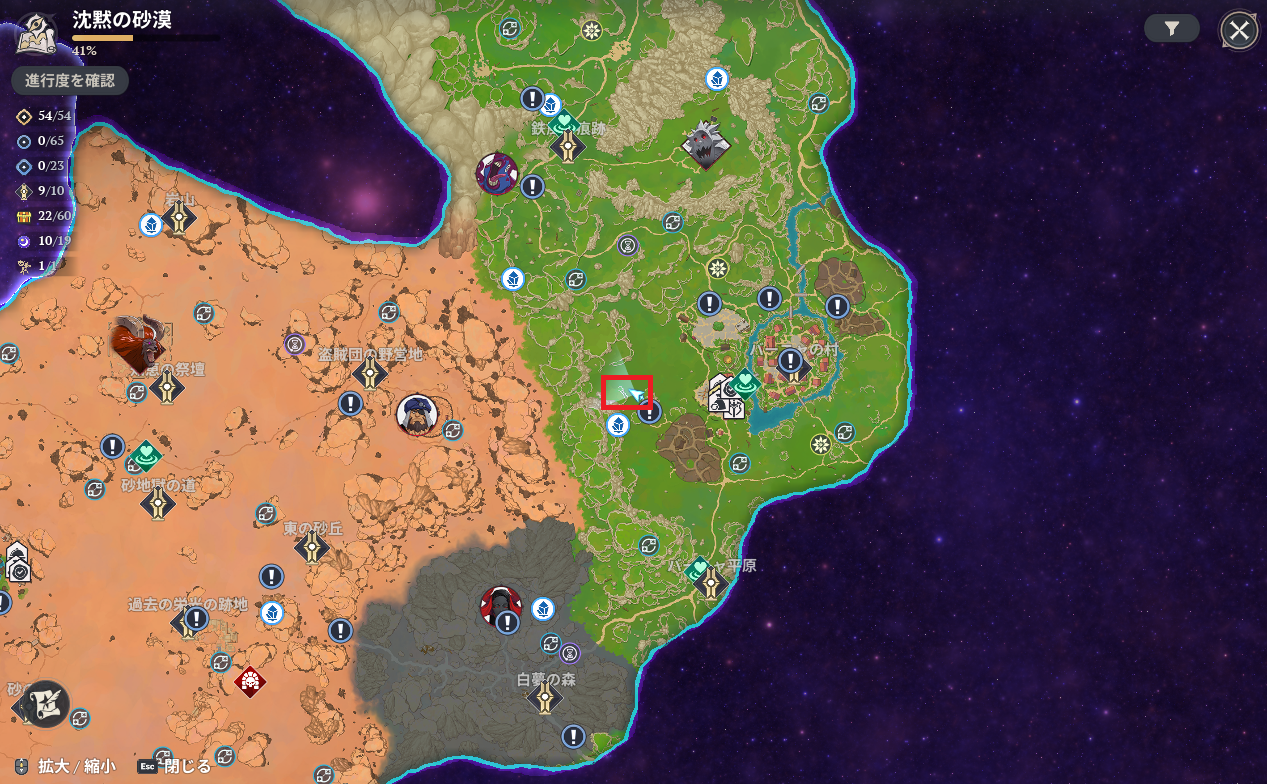Select the 盗賊団の野営地 waypoint
The height and width of the screenshot is (784, 1267).
tap(370, 374)
